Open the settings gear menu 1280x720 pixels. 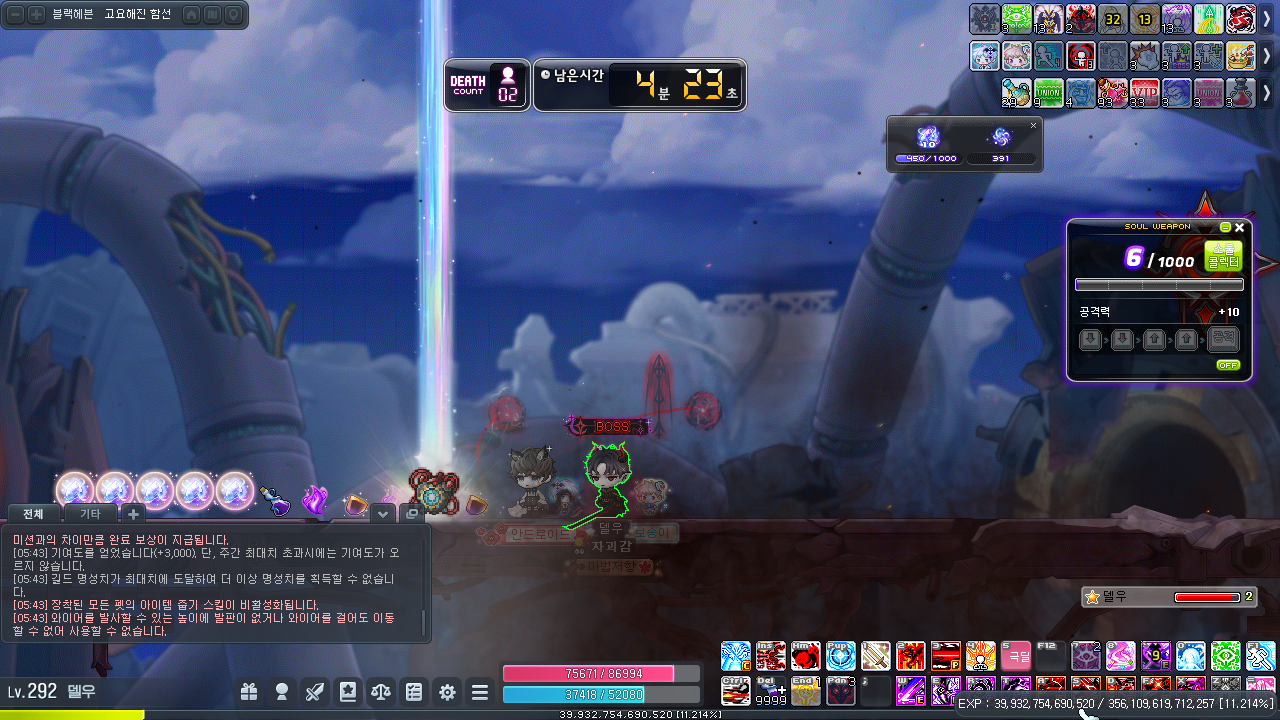pyautogui.click(x=447, y=691)
